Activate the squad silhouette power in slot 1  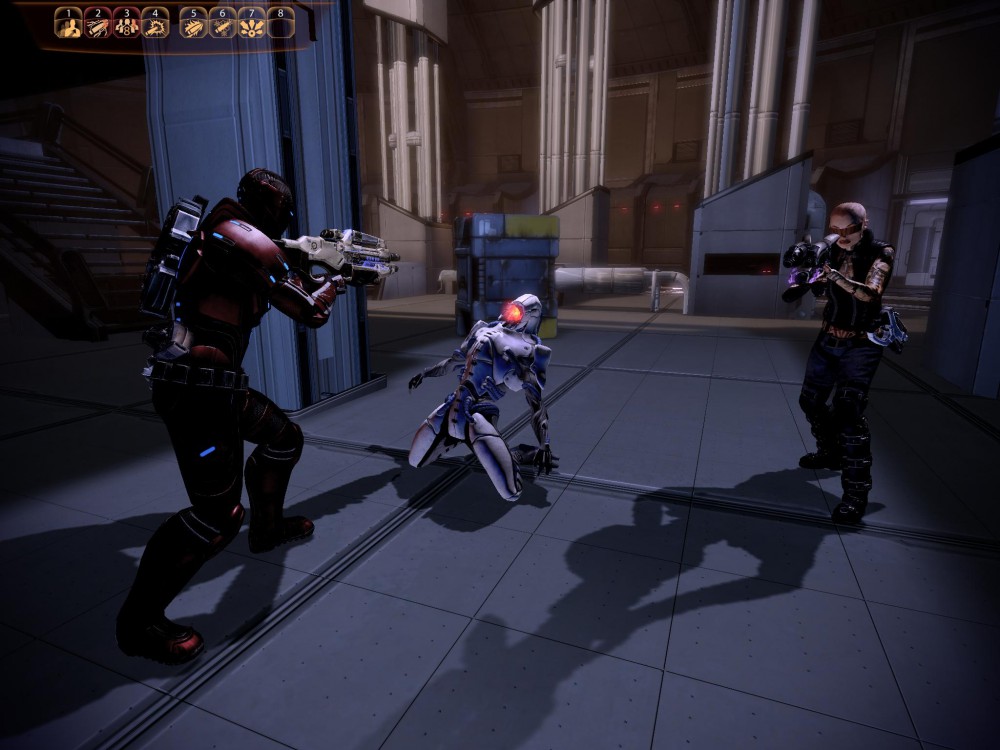(68, 23)
